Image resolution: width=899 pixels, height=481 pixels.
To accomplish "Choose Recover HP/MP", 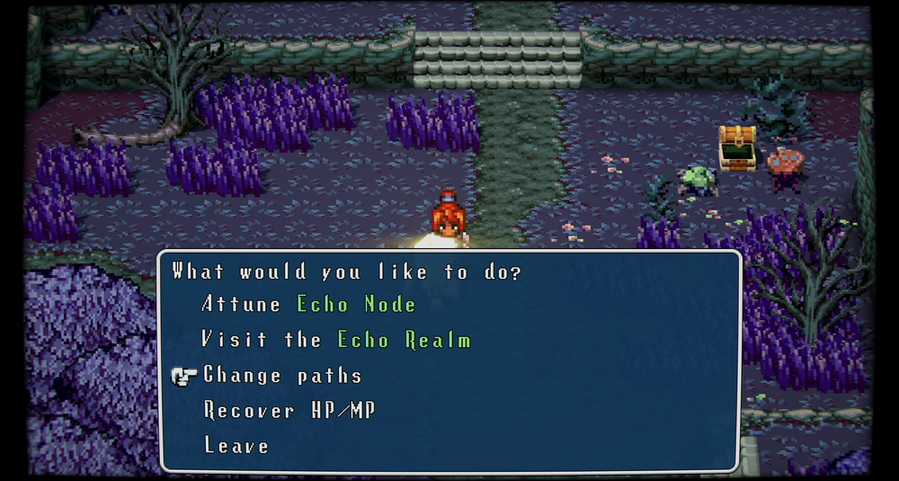I will (289, 411).
